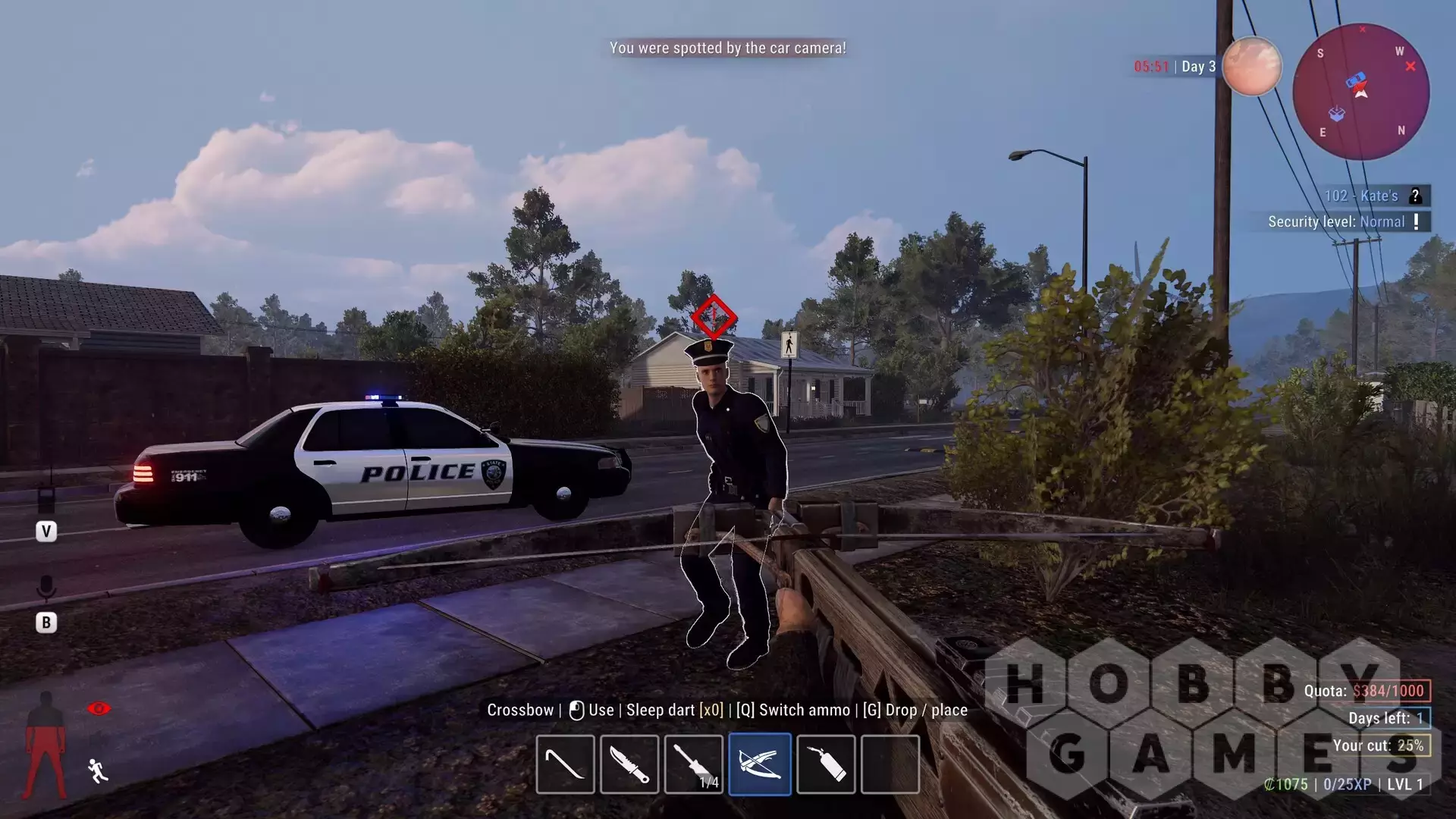Screen dimensions: 1456x819
Task: Click the security level exclamation icon
Action: [1416, 221]
